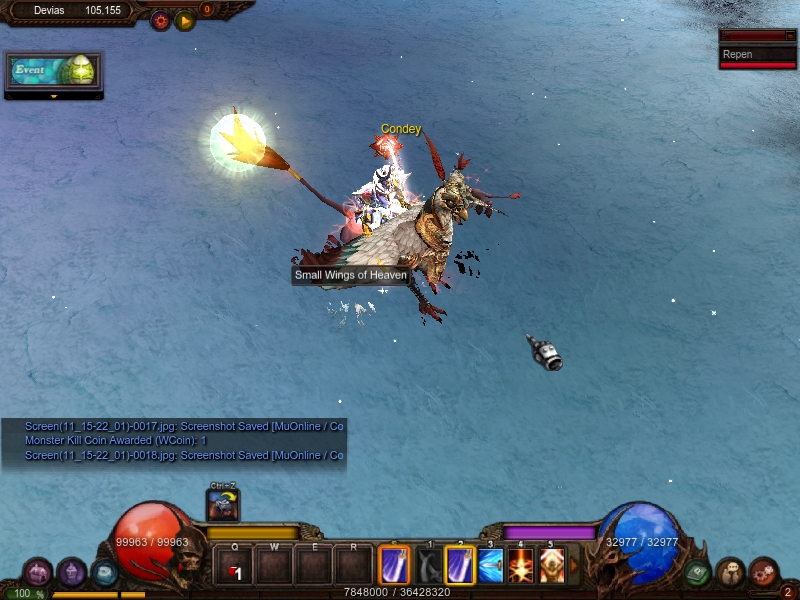This screenshot has width=800, height=600.
Task: Use the fiery burst skill in slot 4
Action: [521, 566]
